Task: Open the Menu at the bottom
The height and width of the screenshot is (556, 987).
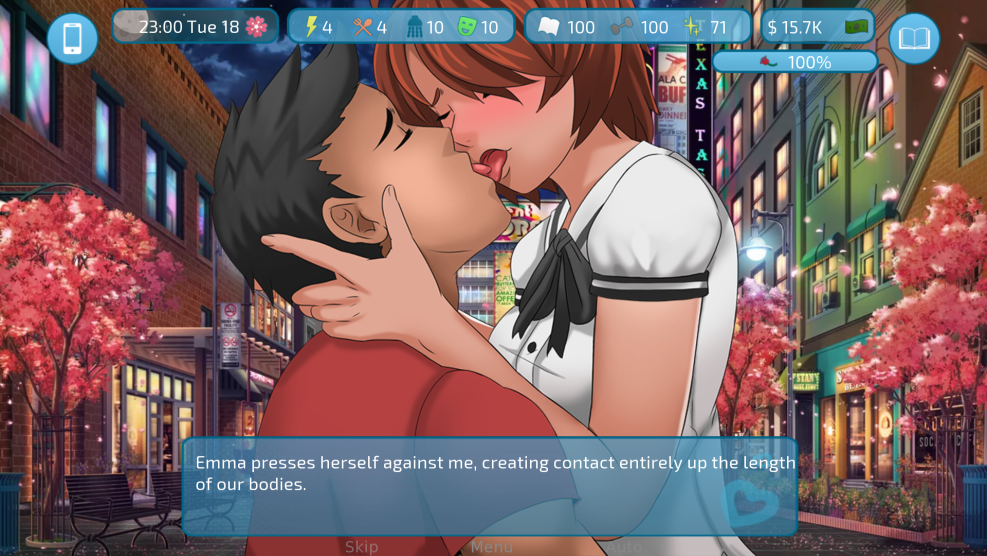Action: click(x=491, y=546)
